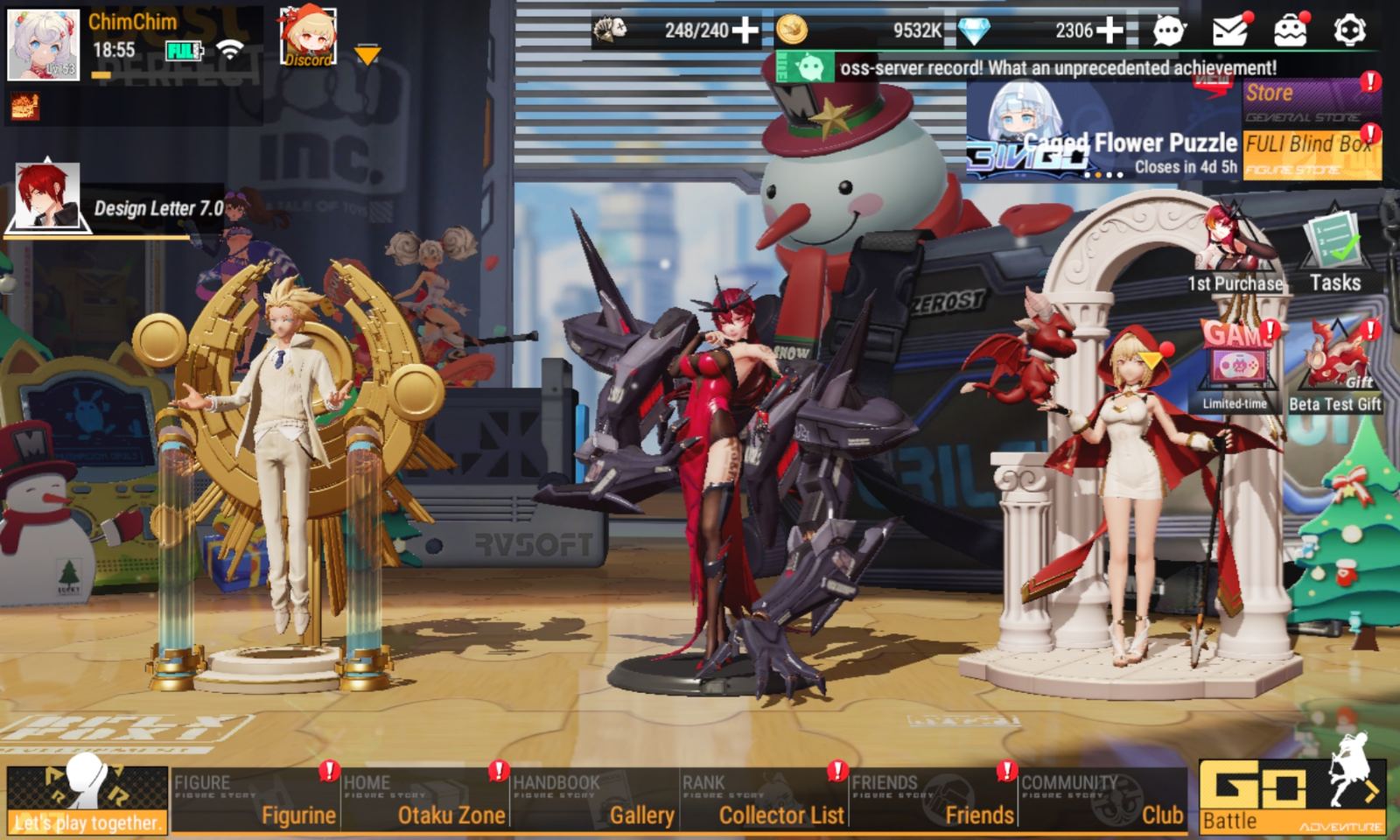Image resolution: width=1400 pixels, height=840 pixels.
Task: Go to the Otaku Zone
Action: (424, 800)
